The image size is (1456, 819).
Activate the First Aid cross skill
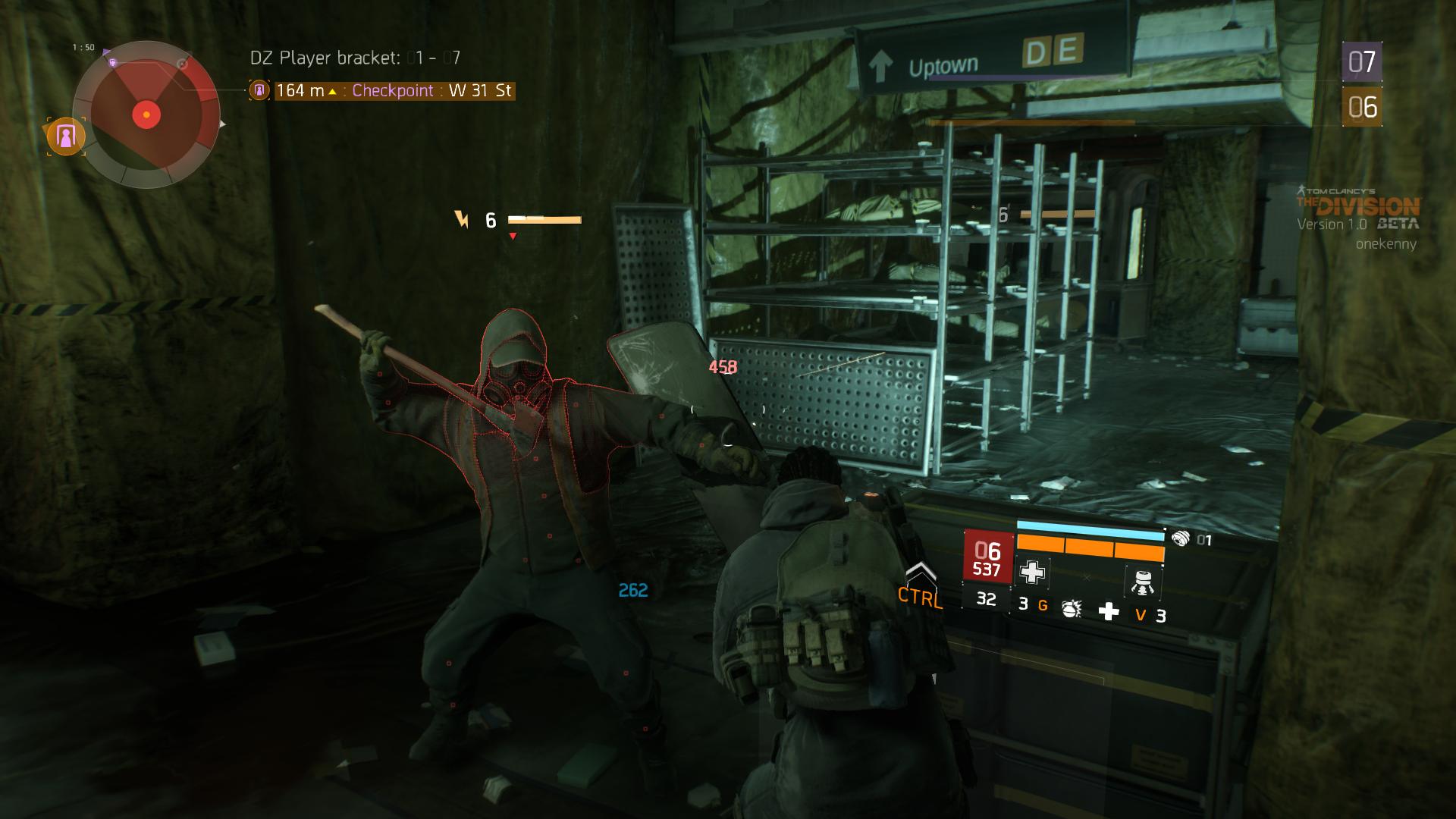(x=1032, y=573)
